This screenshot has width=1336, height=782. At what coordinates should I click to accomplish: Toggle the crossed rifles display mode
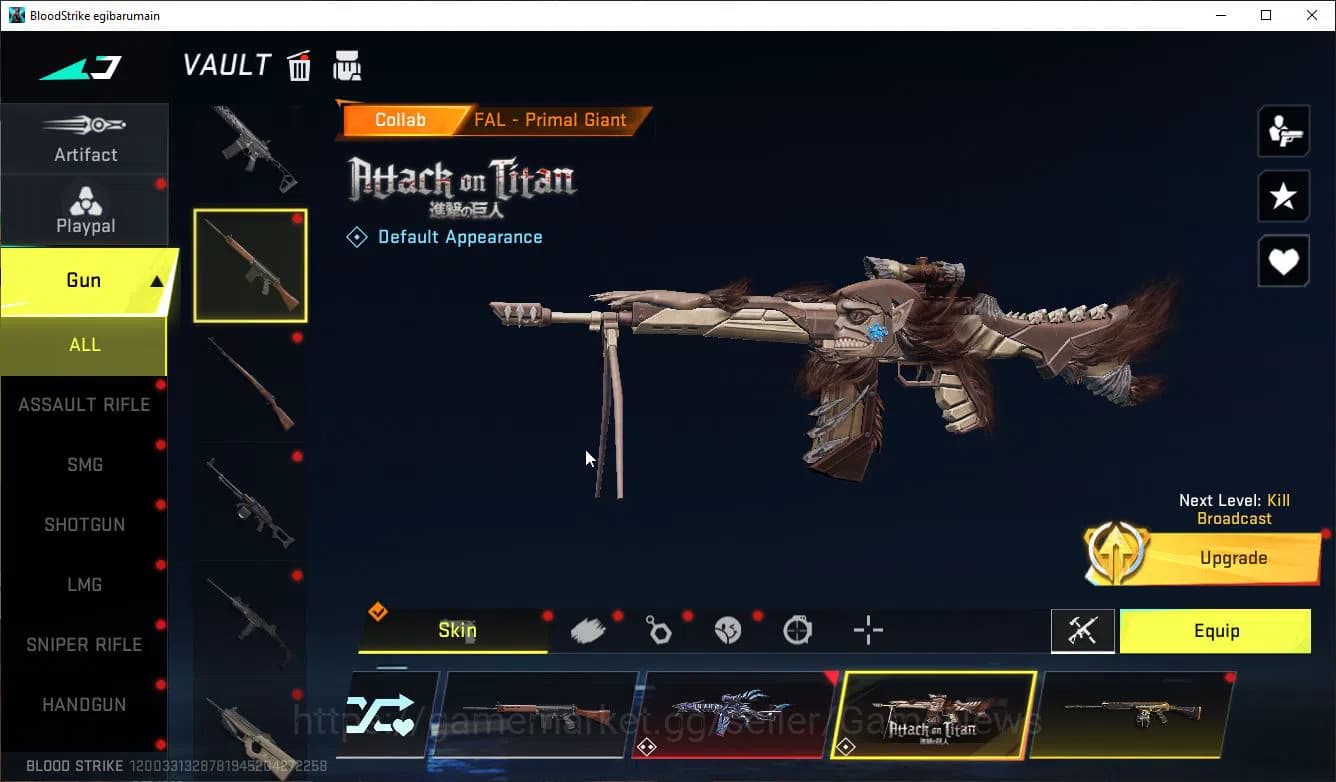click(1083, 631)
